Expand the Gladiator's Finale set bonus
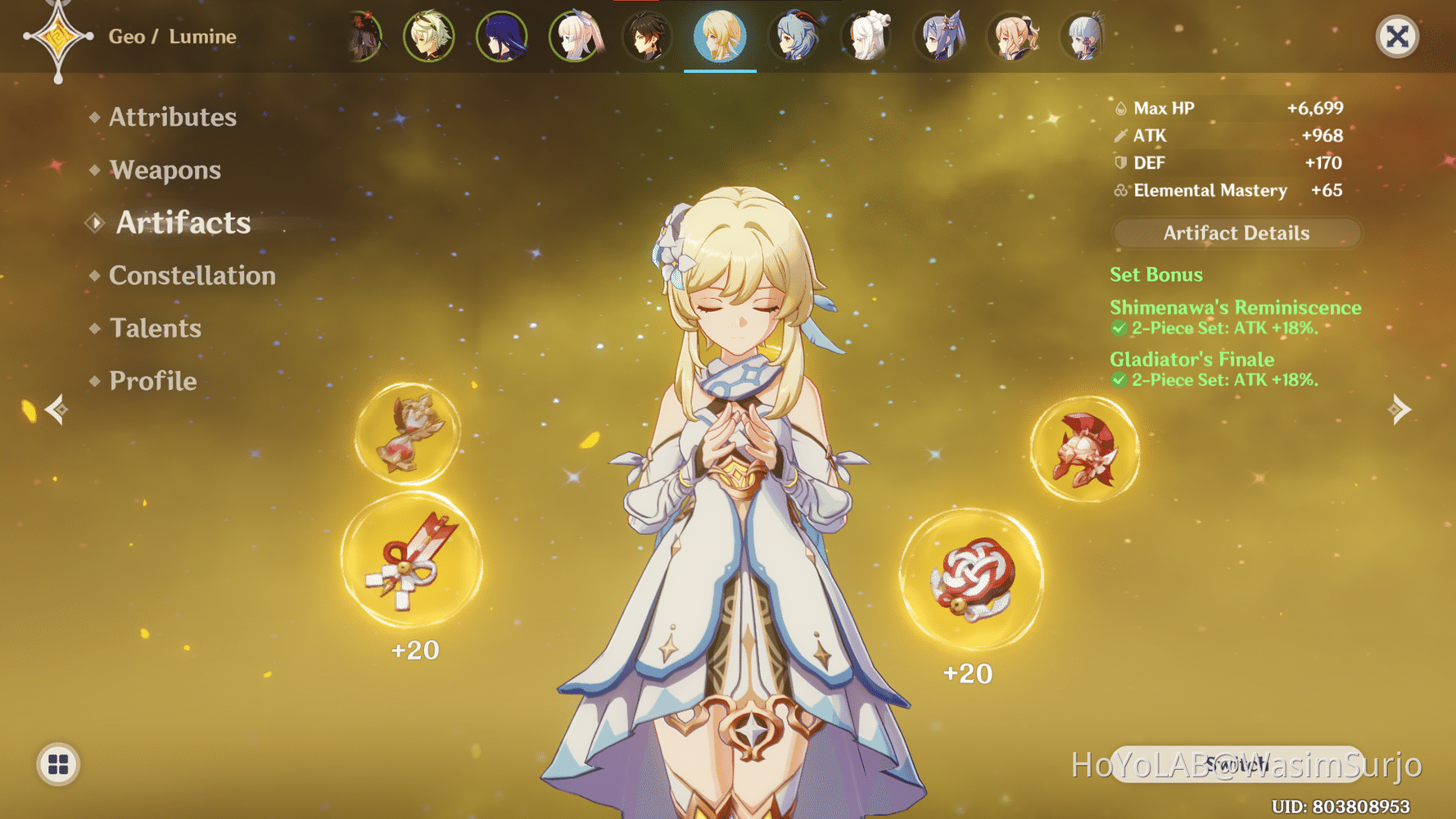Image resolution: width=1456 pixels, height=819 pixels. 1191,359
